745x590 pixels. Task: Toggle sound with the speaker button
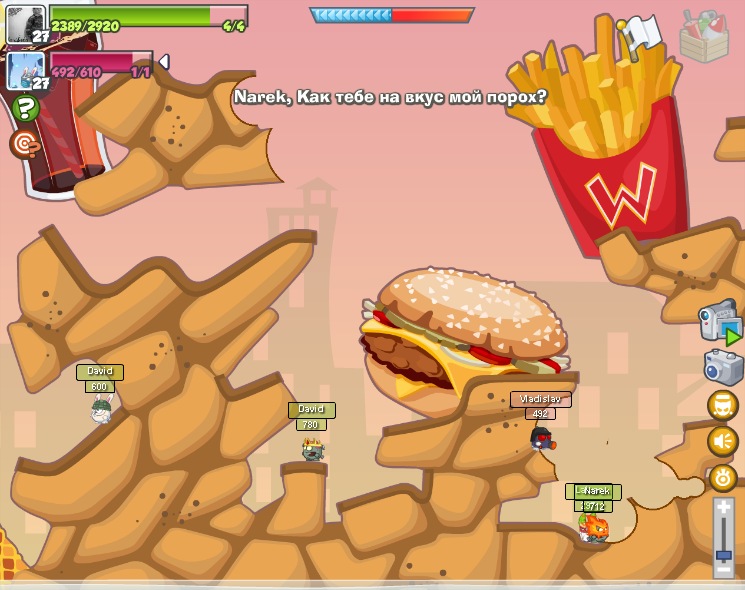[722, 441]
